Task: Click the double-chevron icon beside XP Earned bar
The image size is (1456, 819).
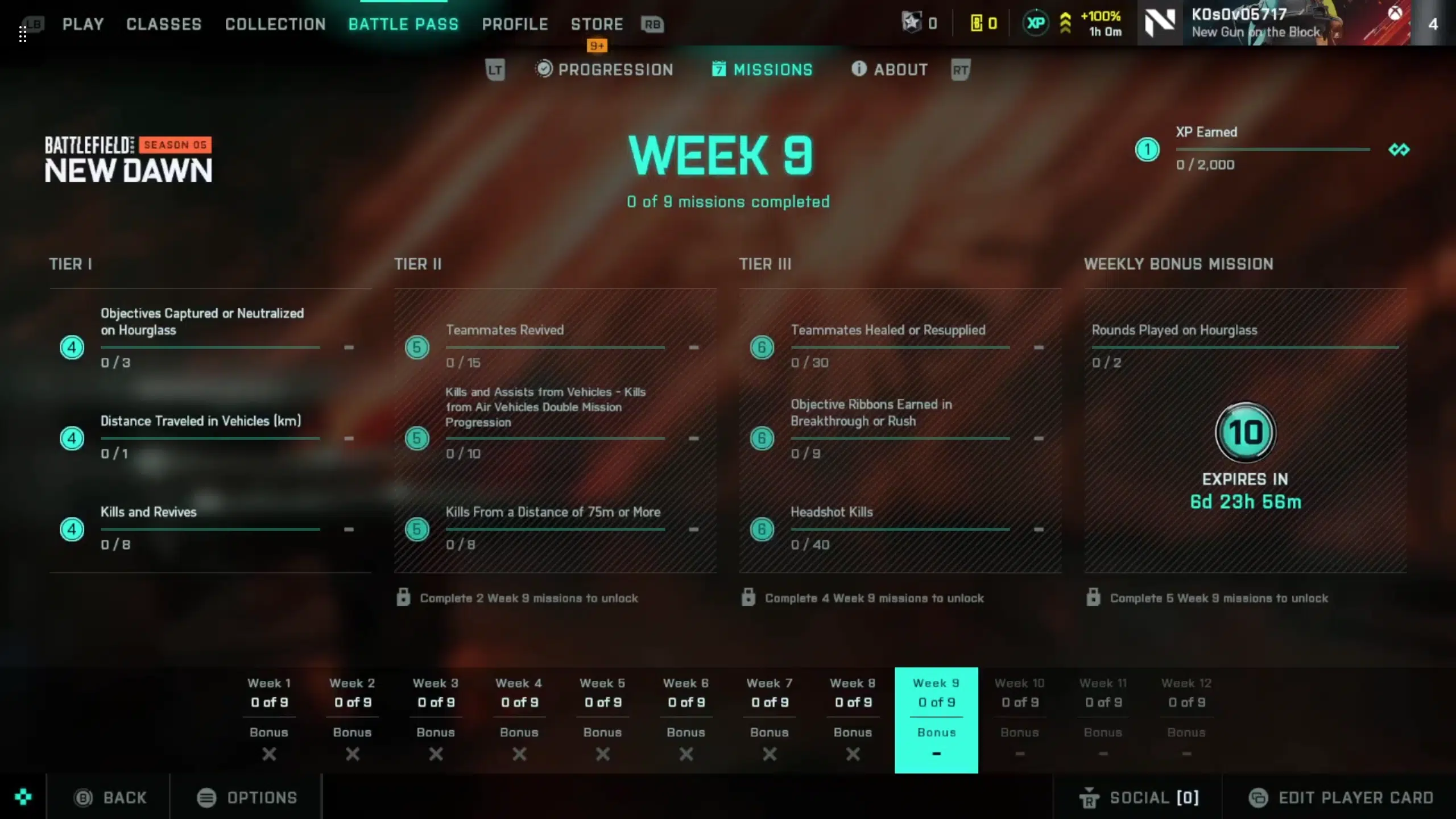Action: 1399,150
